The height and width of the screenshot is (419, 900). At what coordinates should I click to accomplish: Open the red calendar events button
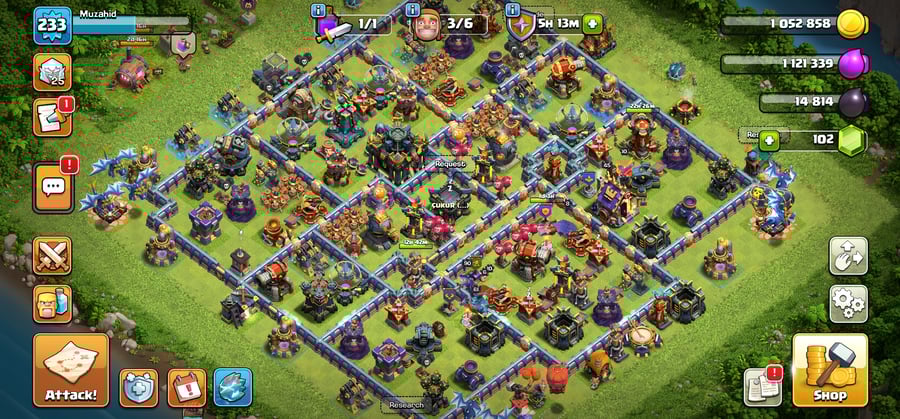pos(186,387)
